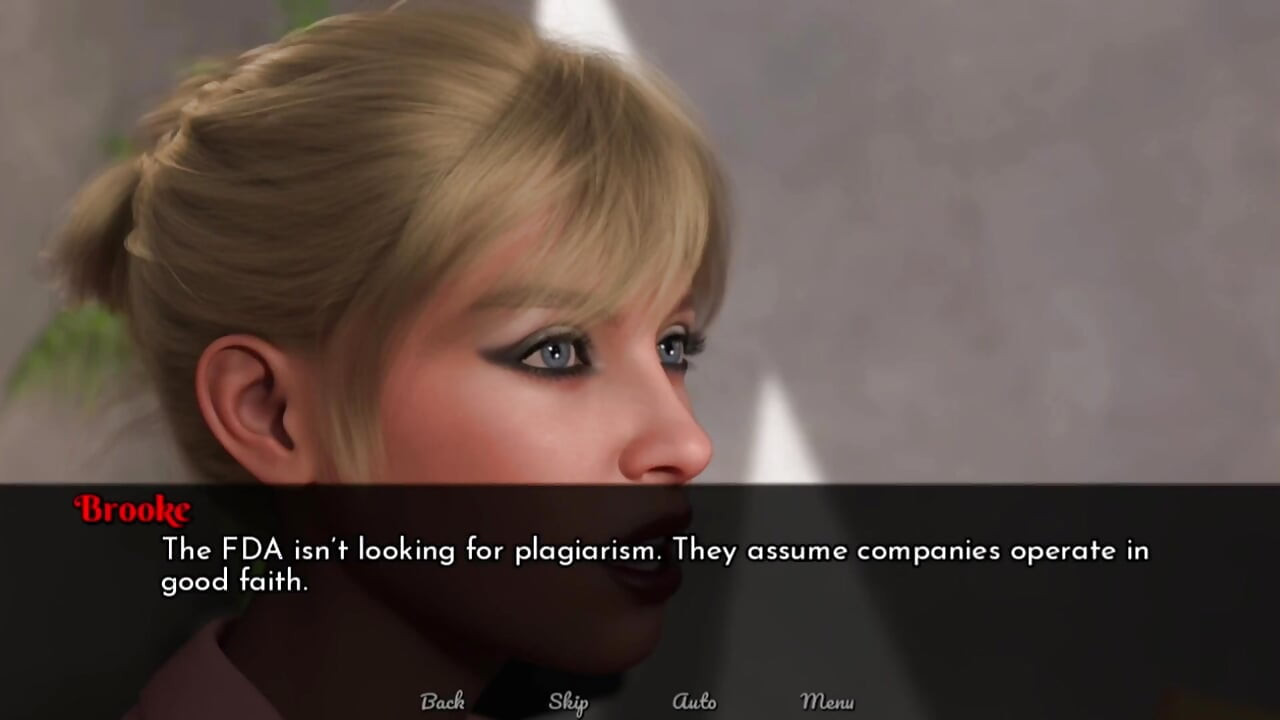The image size is (1280, 720).
Task: Enable Auto dialogue advance
Action: (x=694, y=702)
